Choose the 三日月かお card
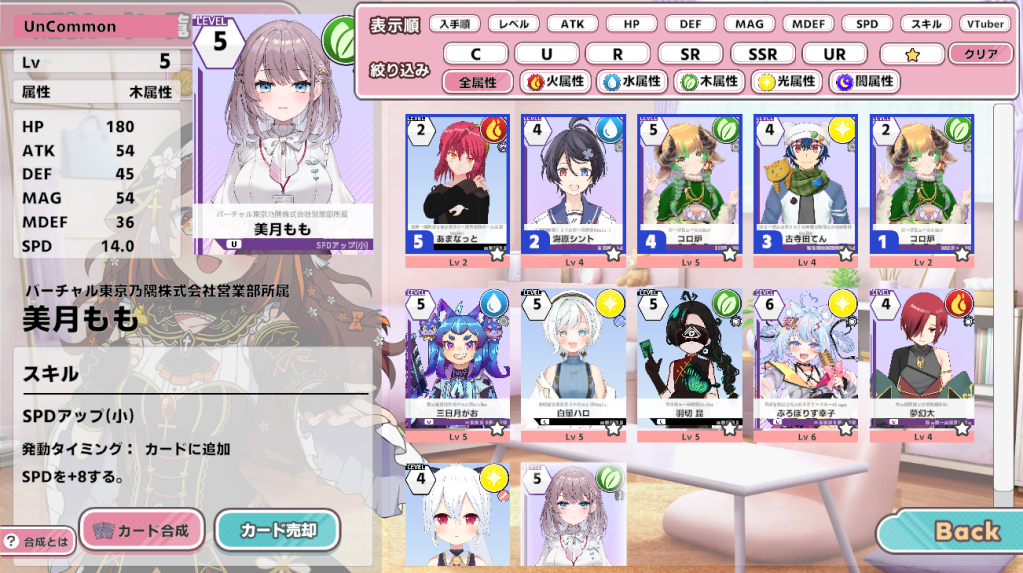This screenshot has width=1023, height=573. pos(456,365)
